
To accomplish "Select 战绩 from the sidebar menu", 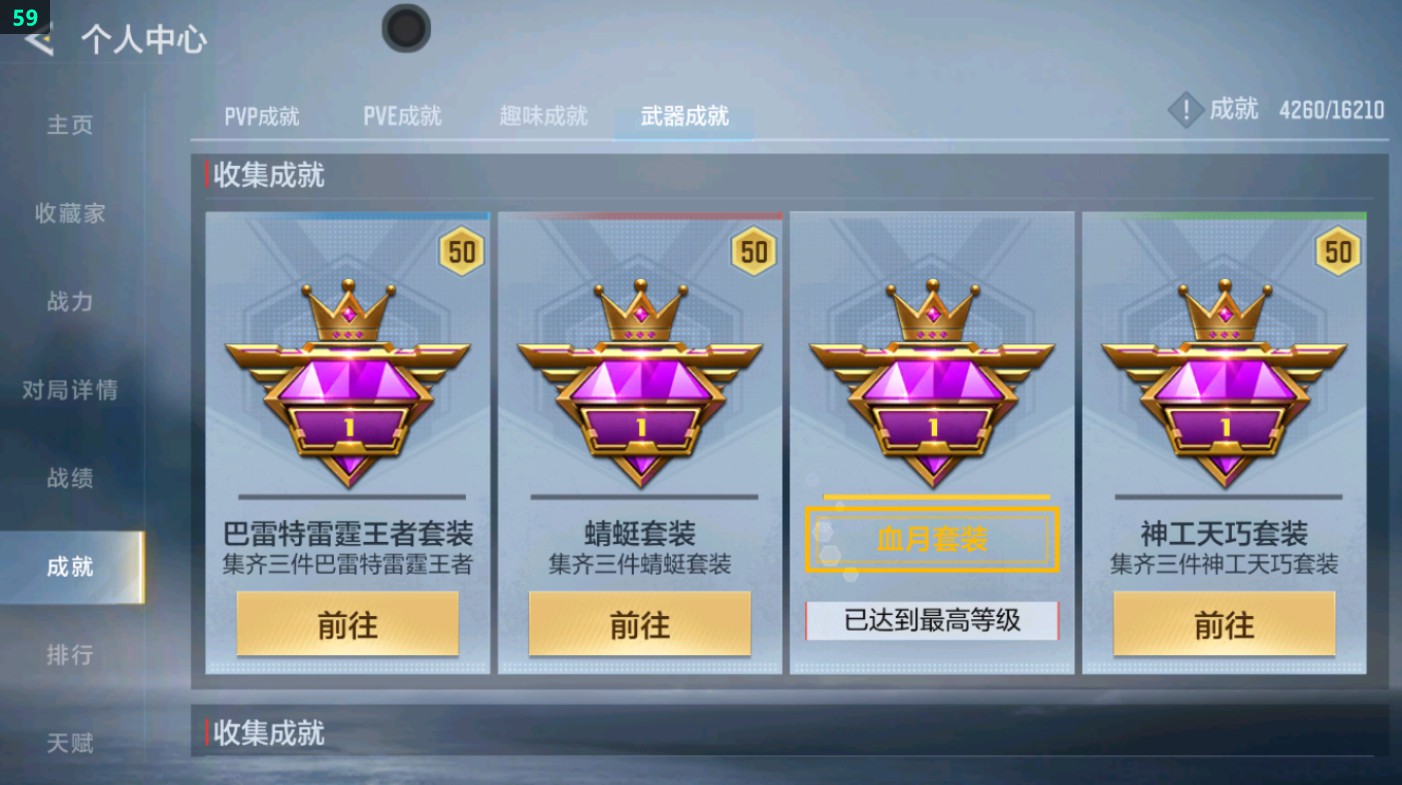I will point(66,479).
